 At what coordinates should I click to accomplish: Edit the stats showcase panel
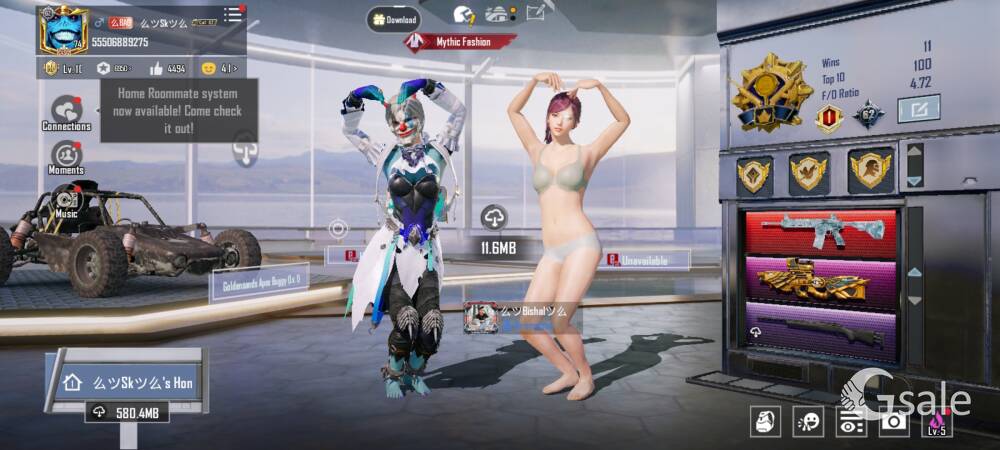[x=918, y=108]
